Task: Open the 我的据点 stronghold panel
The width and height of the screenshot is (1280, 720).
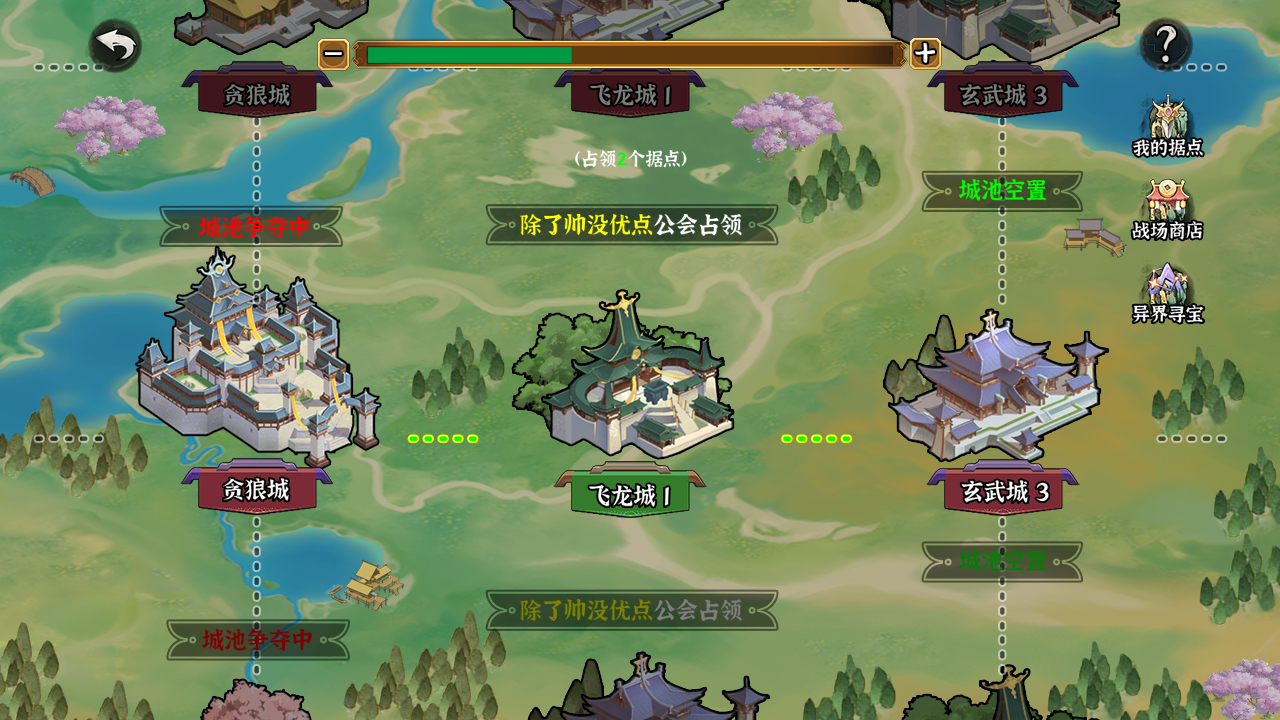Action: pos(1168,126)
